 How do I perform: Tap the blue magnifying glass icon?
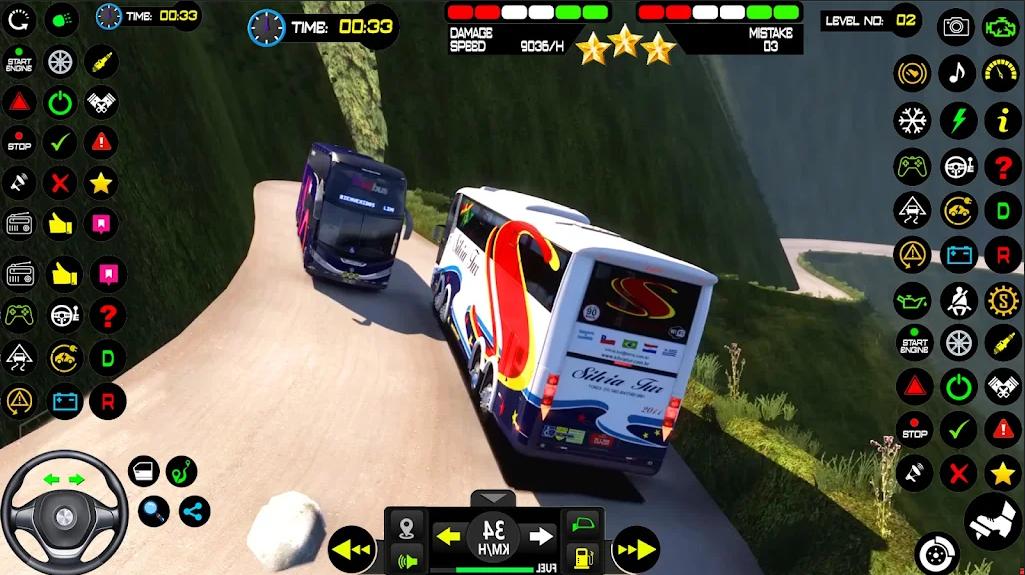(153, 511)
